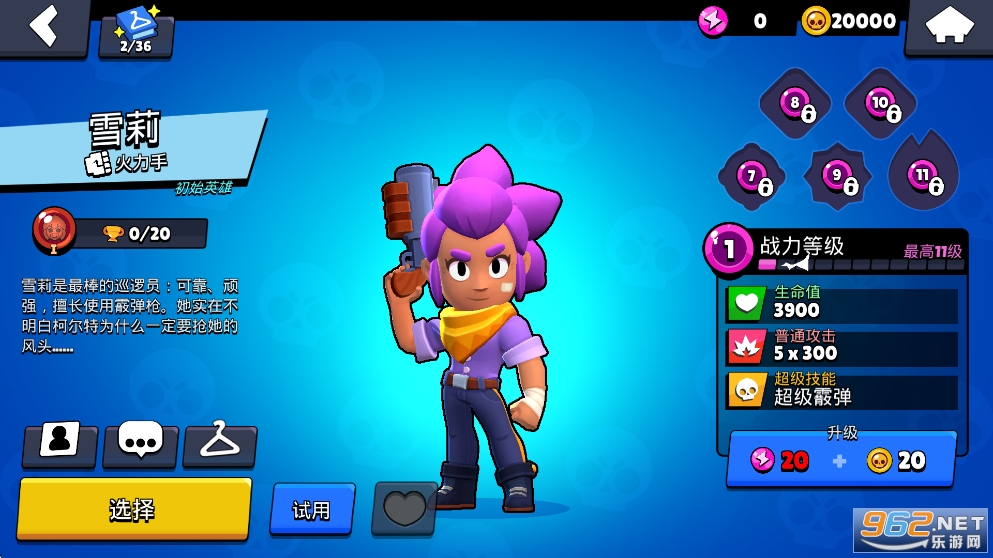
Task: Select the level 11 locked slot
Action: pos(923,175)
